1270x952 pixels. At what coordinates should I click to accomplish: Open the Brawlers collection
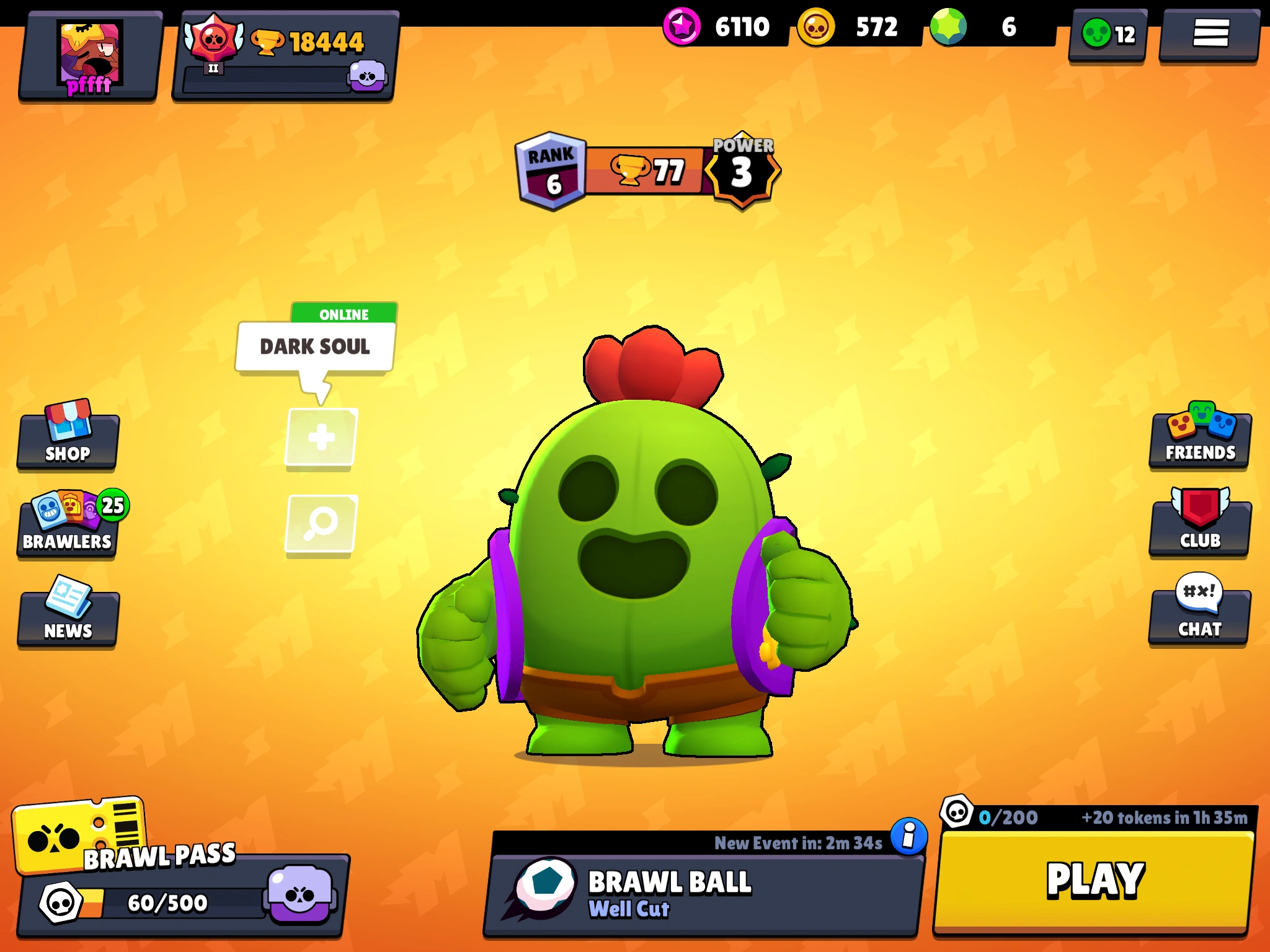[67, 530]
